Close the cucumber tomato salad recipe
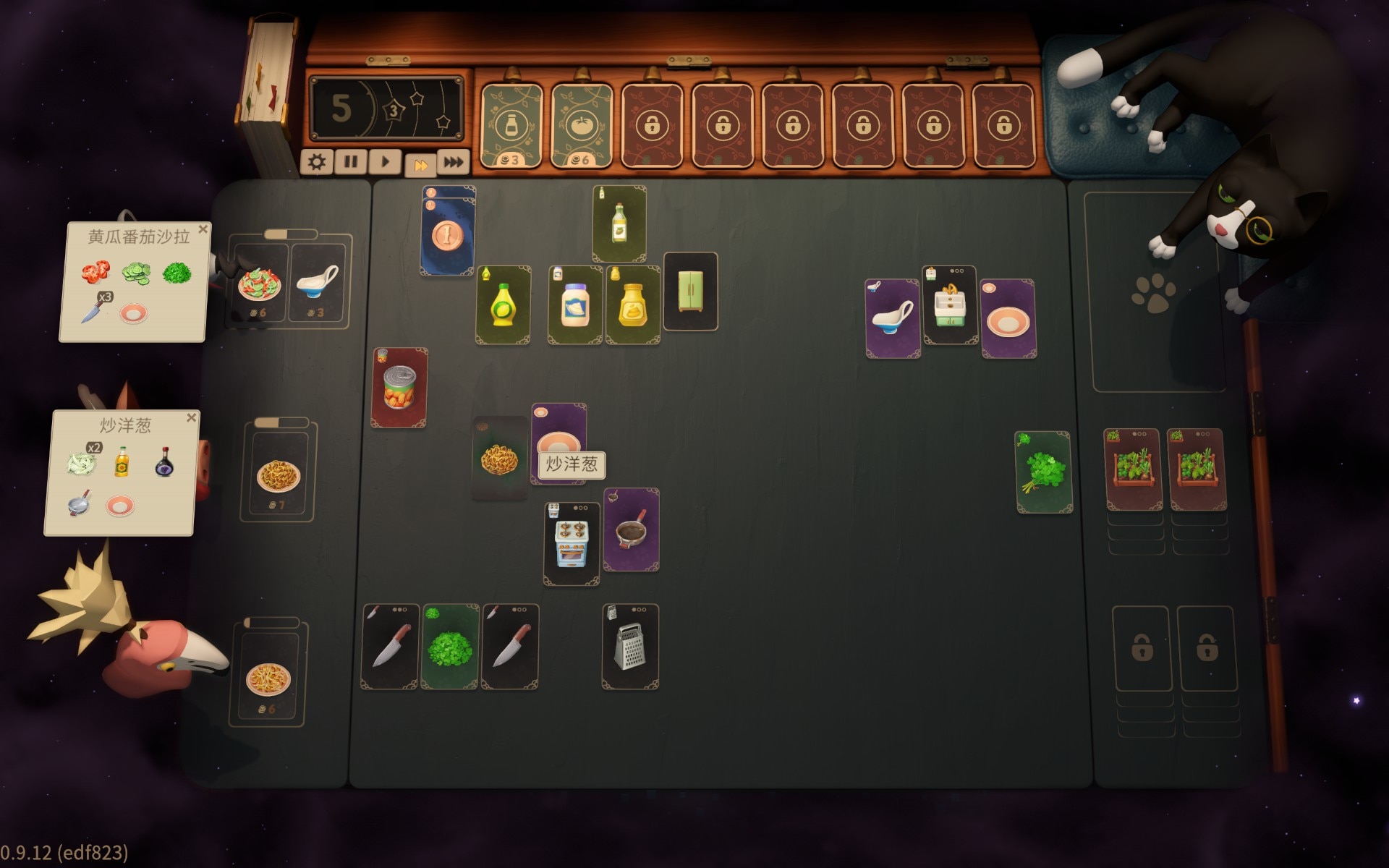Viewport: 1389px width, 868px height. [x=203, y=229]
